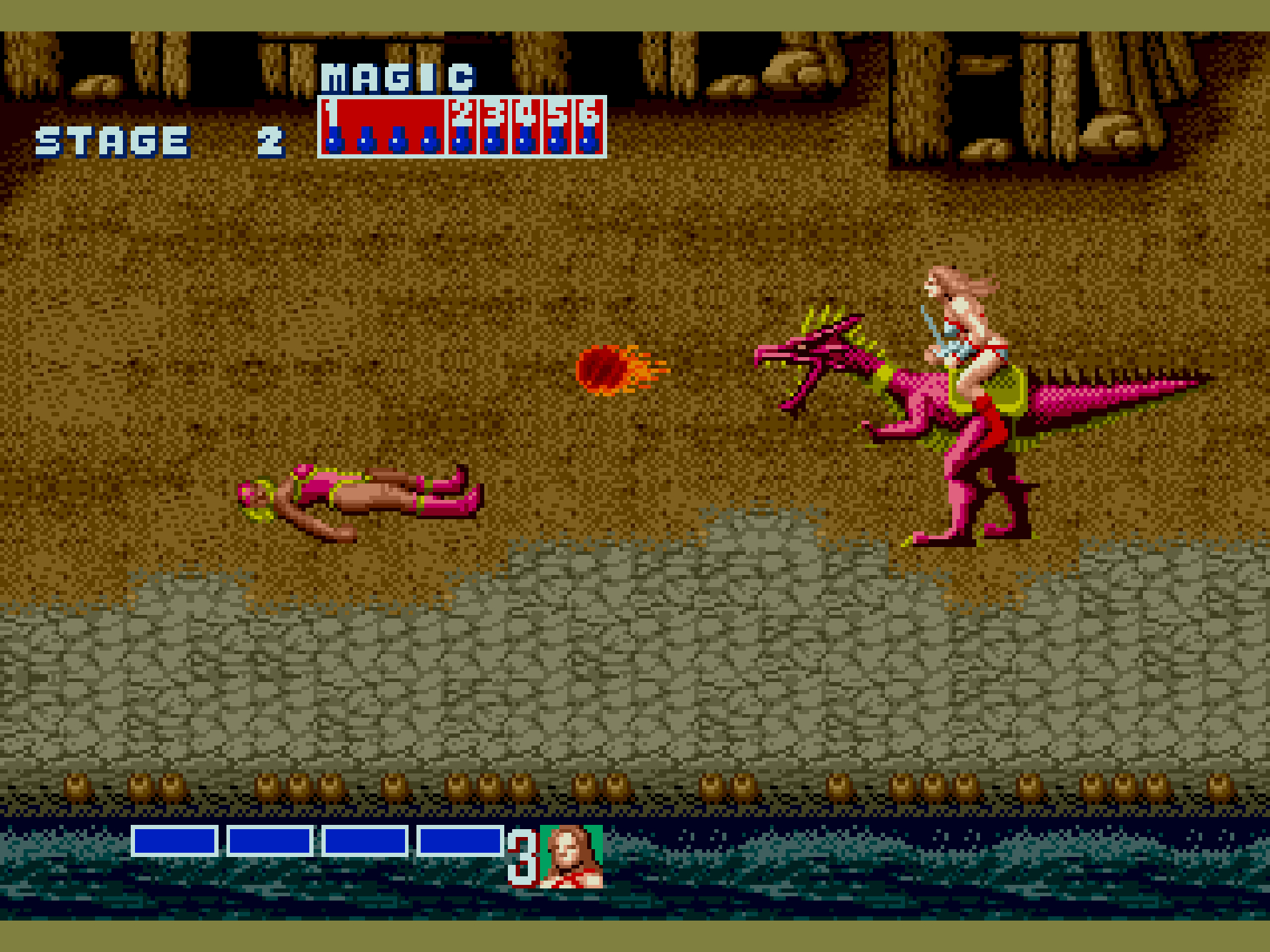This screenshot has width=1270, height=952.
Task: Click Tyris Flare's character portrait
Action: 571,856
